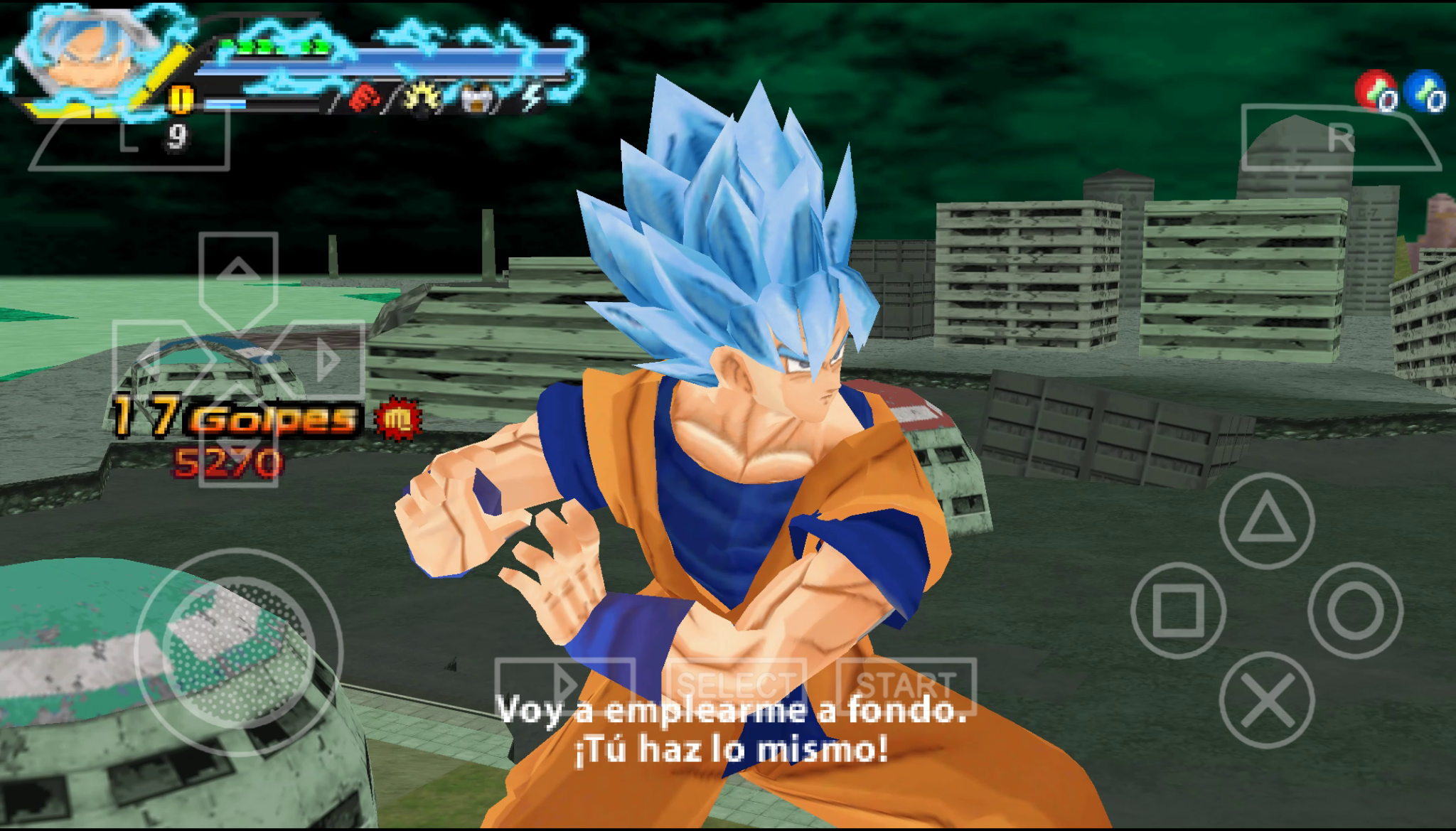The width and height of the screenshot is (1456, 831).
Task: Tap the red punch attack icon in the HUD
Action: [365, 98]
